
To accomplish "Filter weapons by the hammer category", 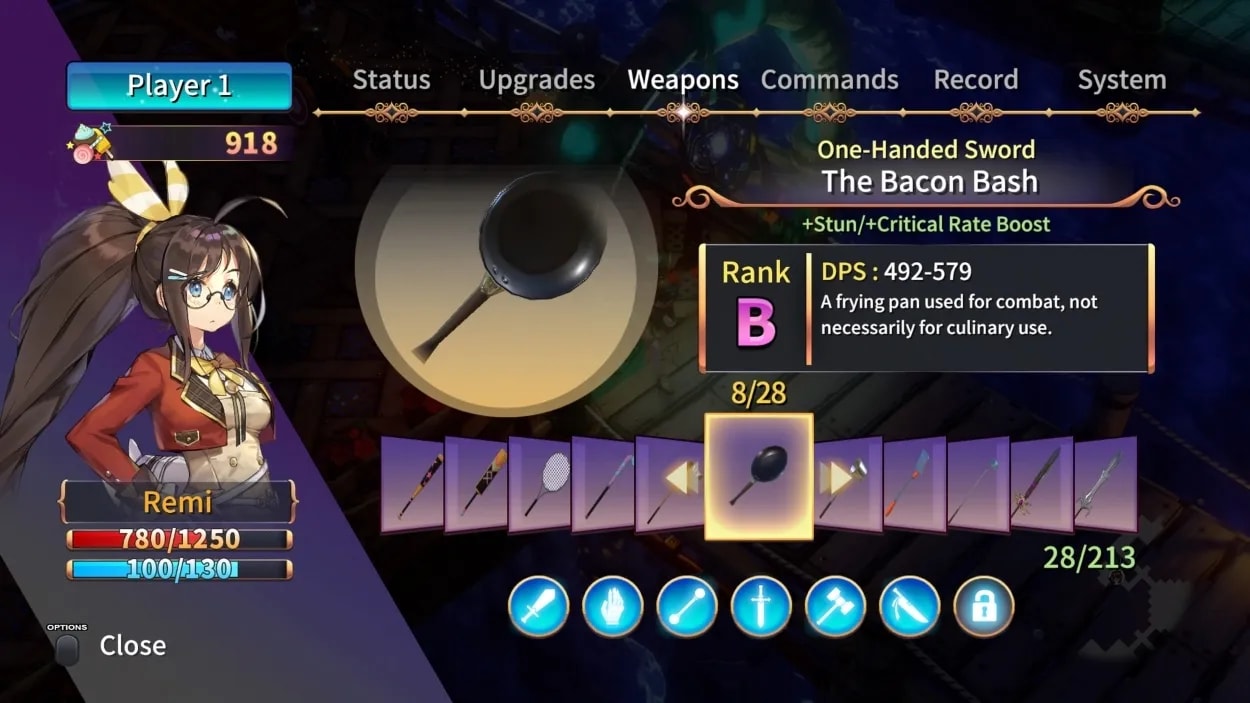I will pyautogui.click(x=835, y=607).
